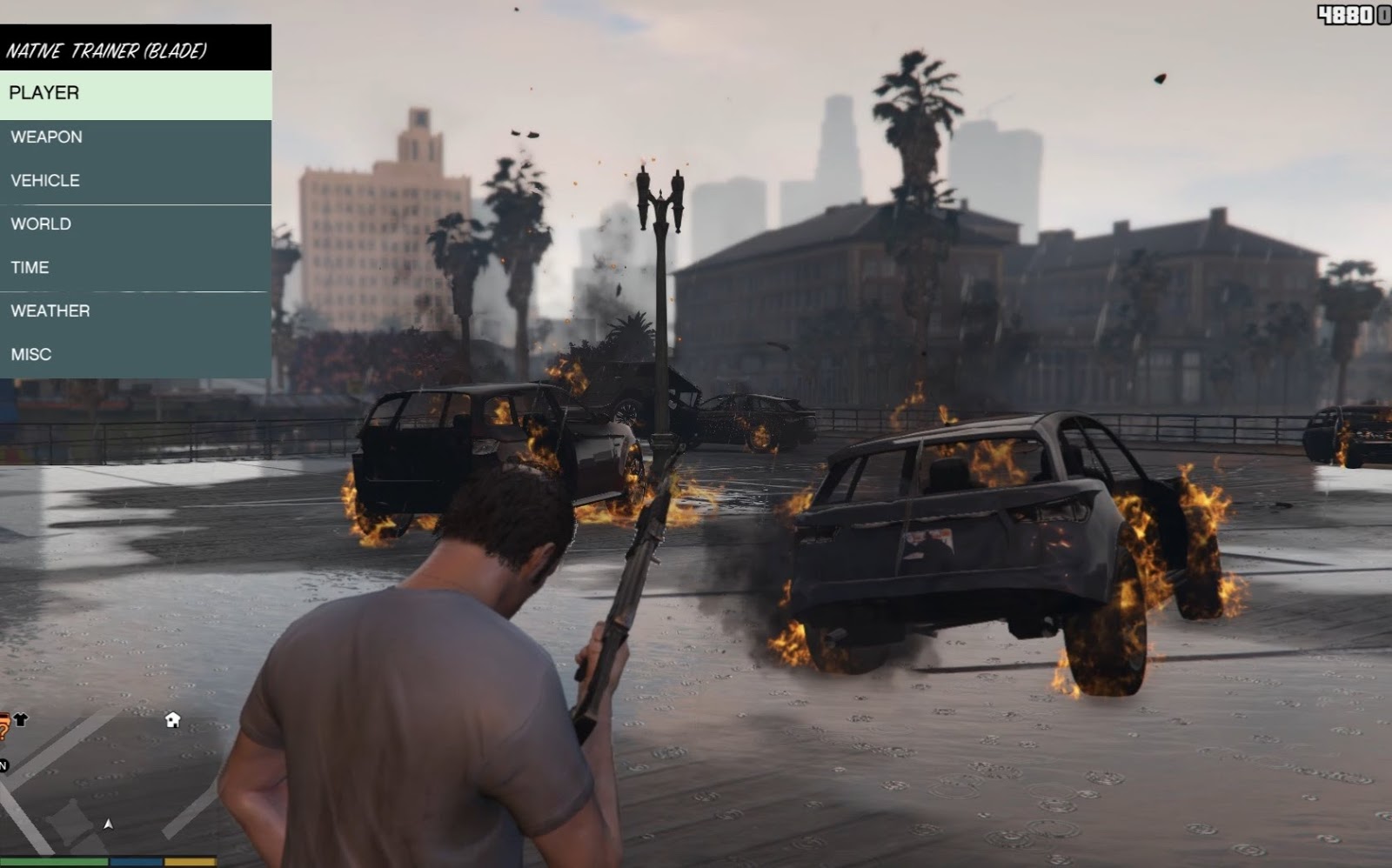Open the WEATHER options
This screenshot has width=1392, height=868.
click(x=135, y=311)
